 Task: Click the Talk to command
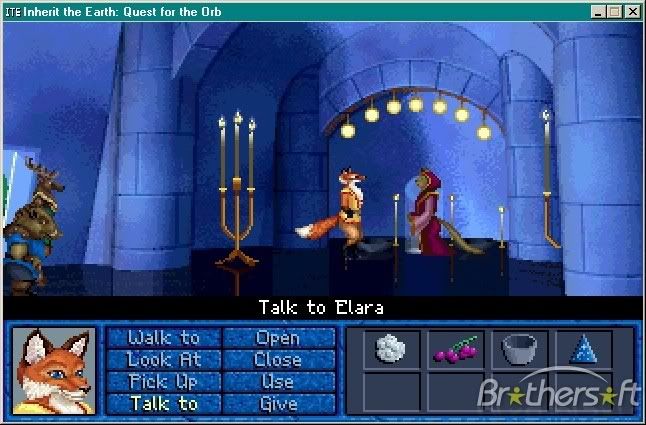(x=164, y=404)
